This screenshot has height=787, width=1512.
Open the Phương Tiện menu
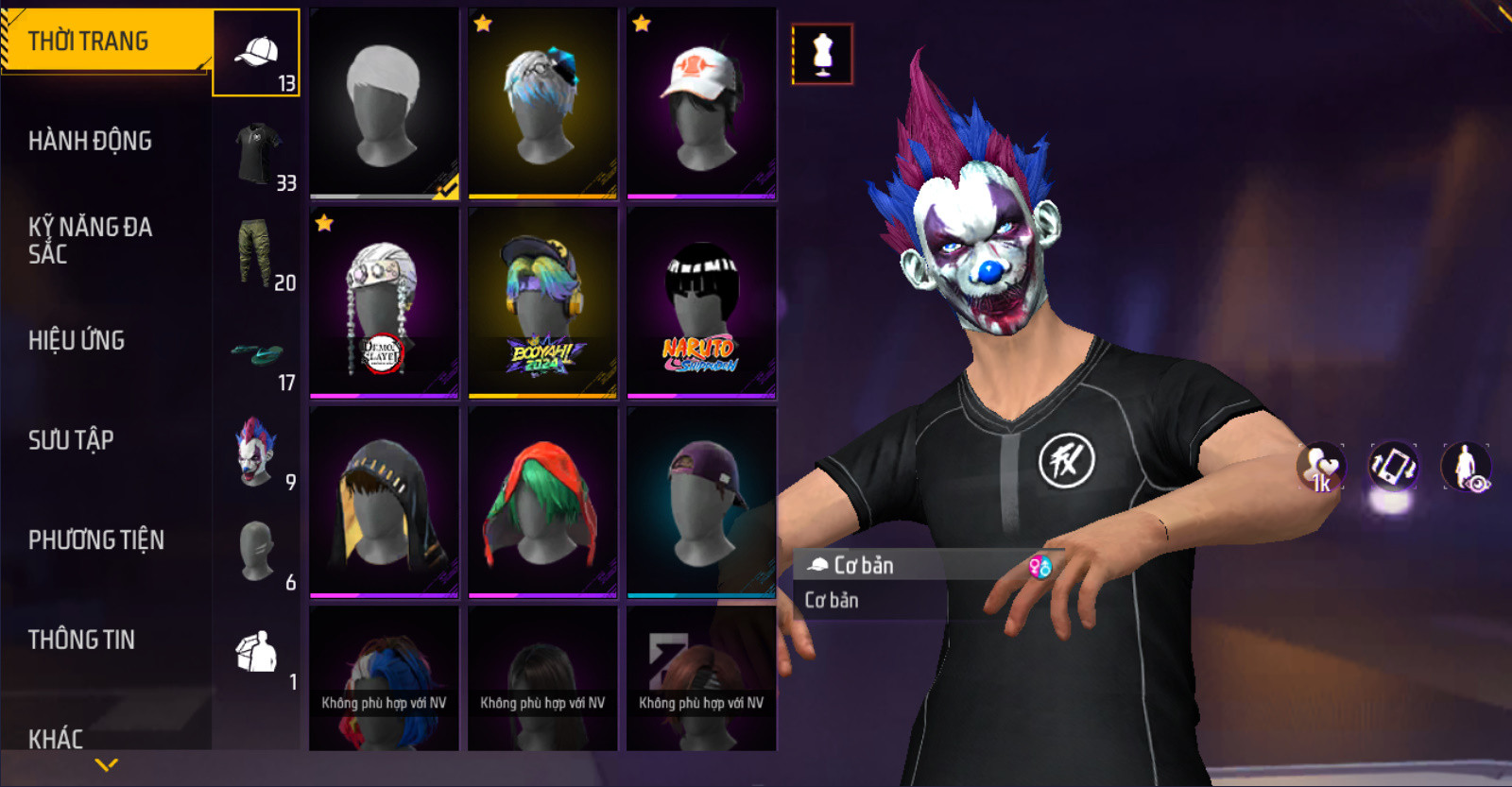click(96, 540)
